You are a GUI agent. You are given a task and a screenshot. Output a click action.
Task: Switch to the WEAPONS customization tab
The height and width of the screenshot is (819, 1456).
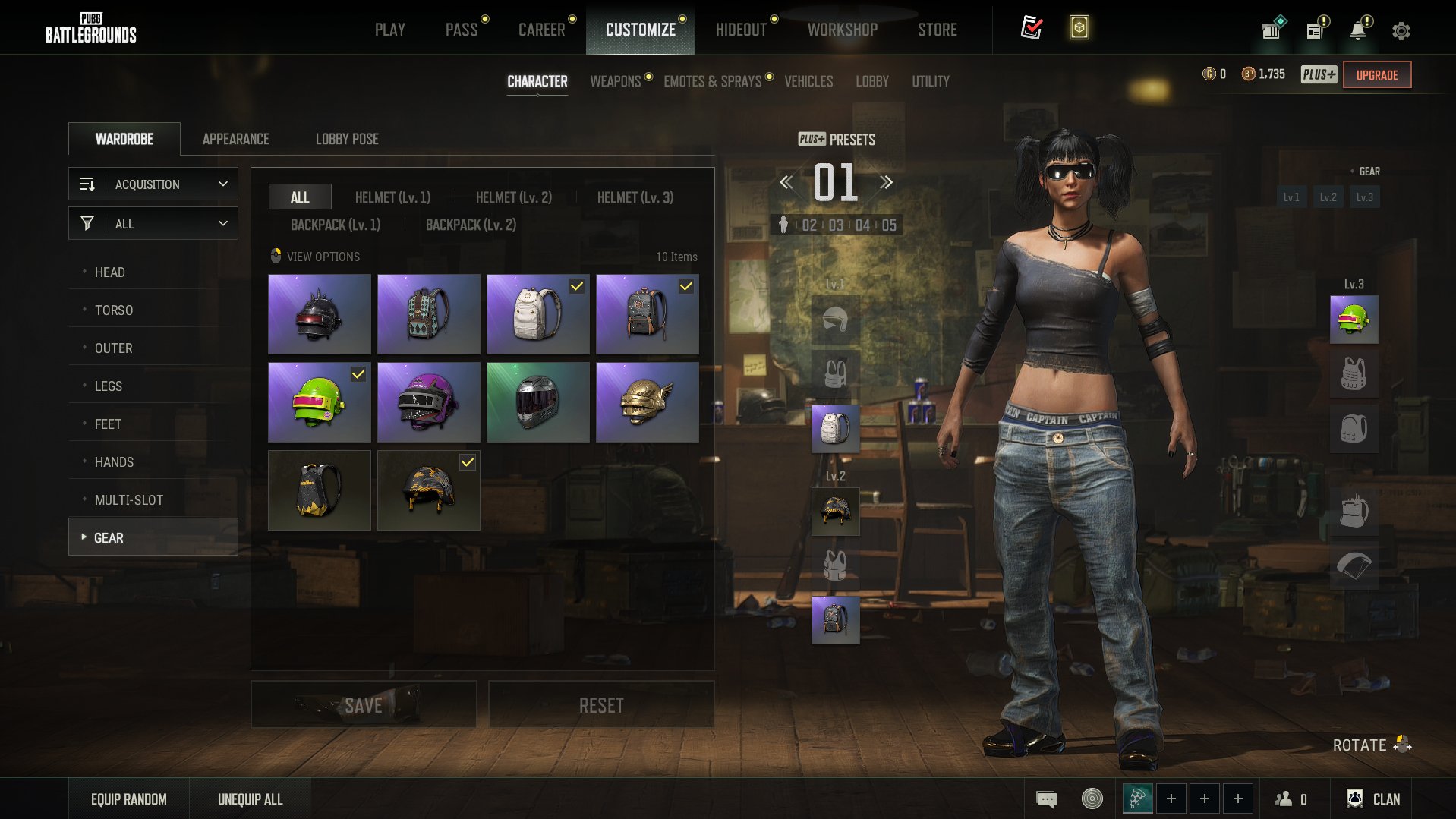(x=615, y=81)
